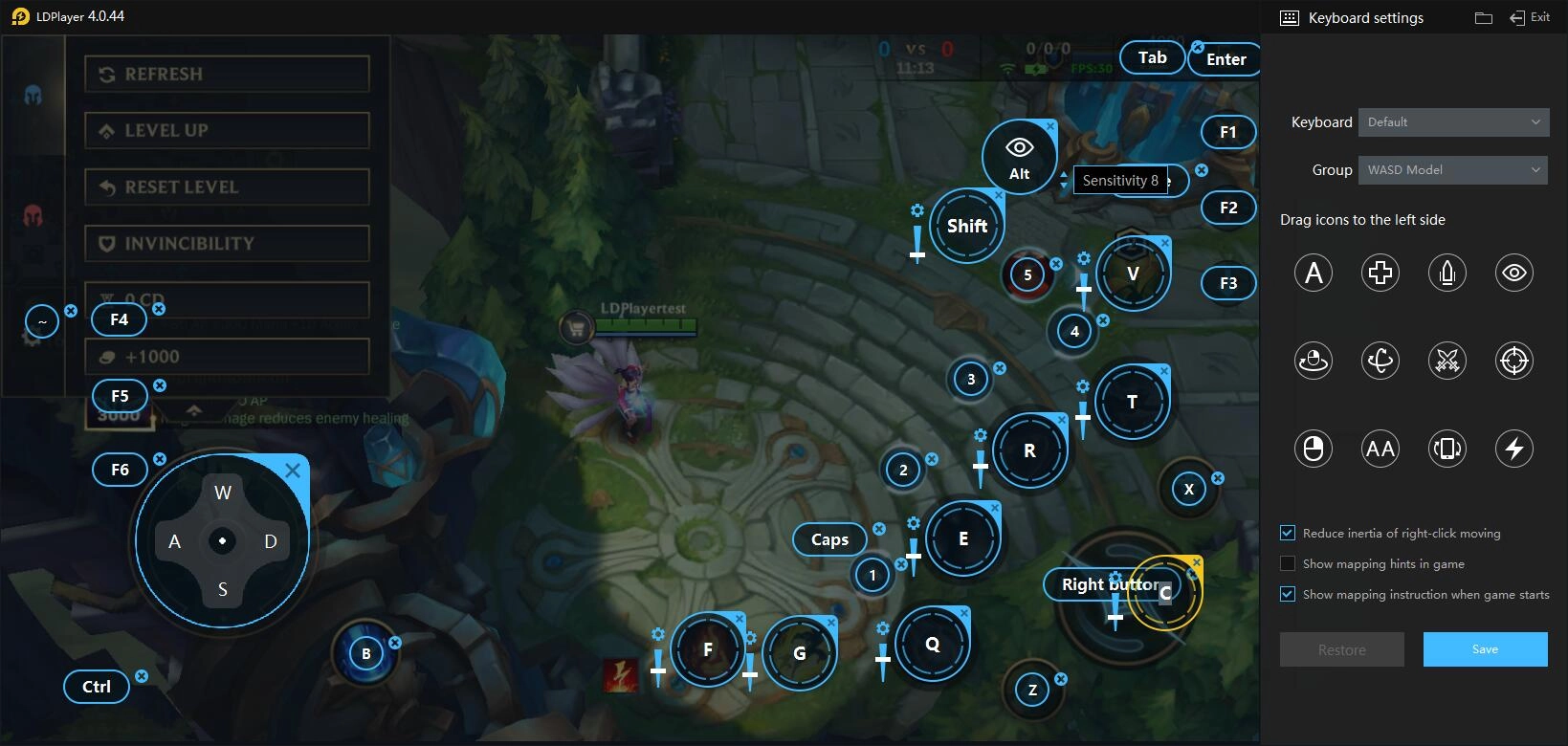Image resolution: width=1568 pixels, height=746 pixels.
Task: Open the Group 'WASD Model' dropdown
Action: click(x=1452, y=169)
